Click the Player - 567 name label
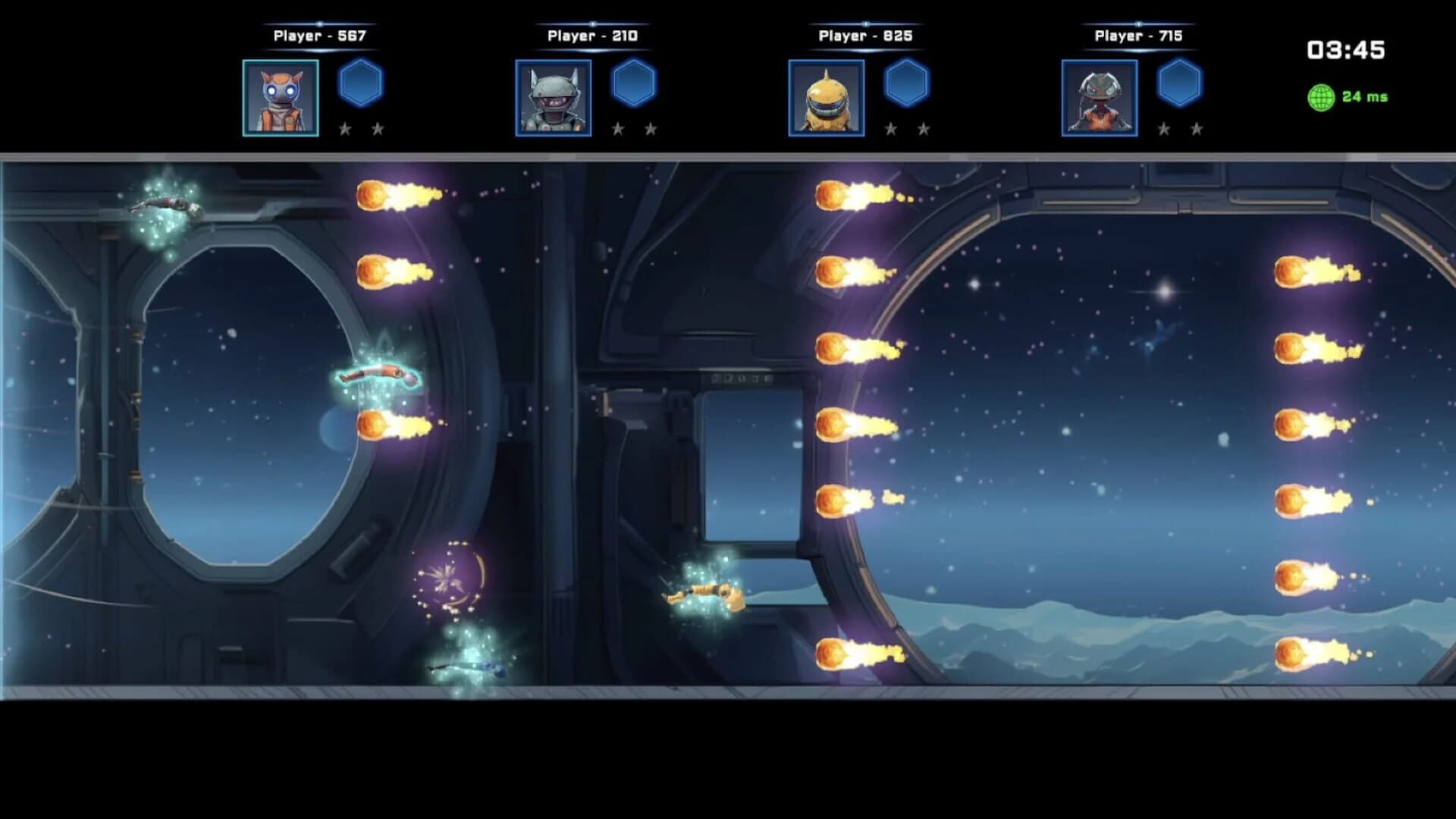The height and width of the screenshot is (819, 1456). [x=318, y=35]
